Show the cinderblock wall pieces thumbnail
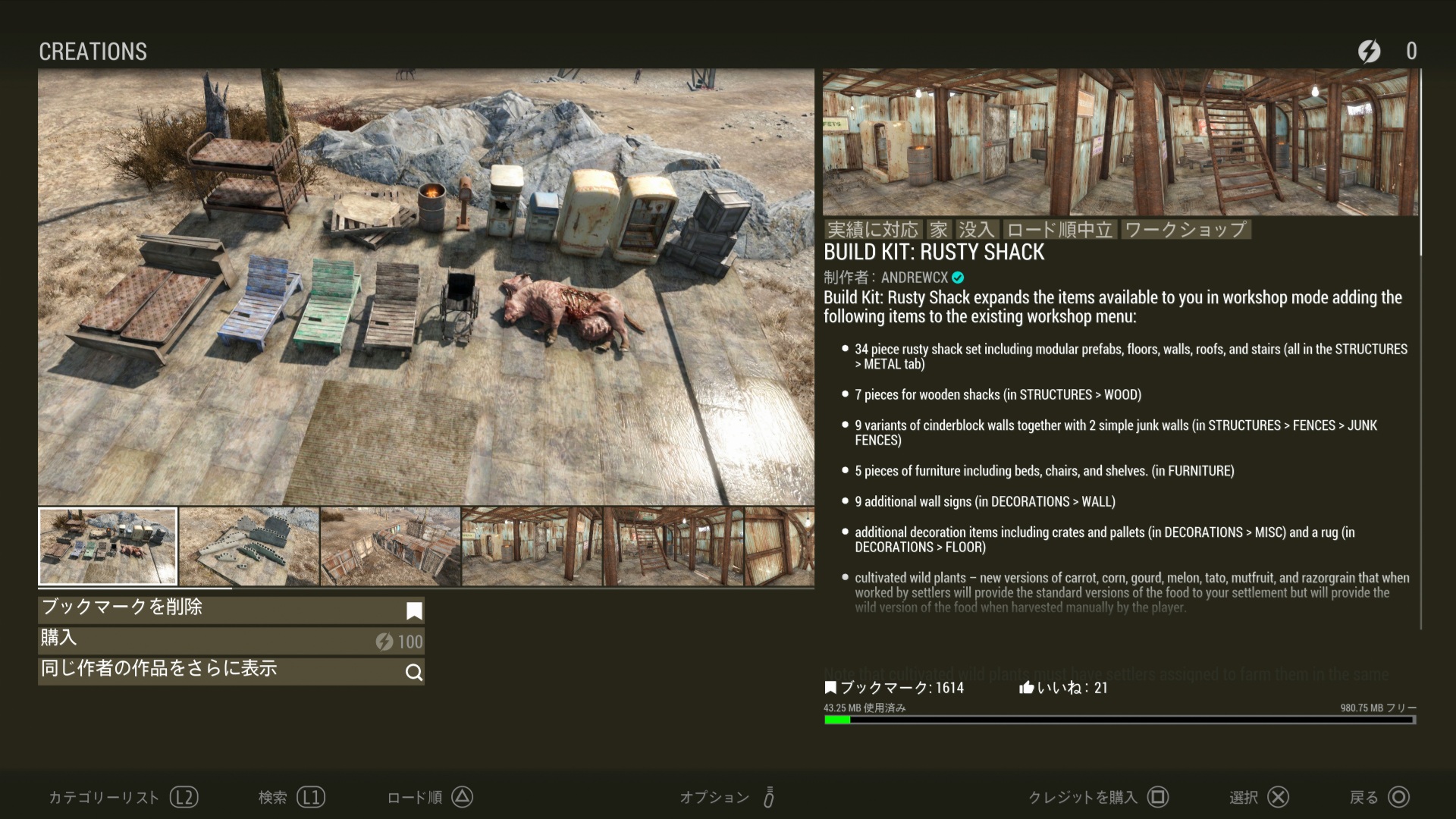Image resolution: width=1456 pixels, height=819 pixels. pos(249,546)
